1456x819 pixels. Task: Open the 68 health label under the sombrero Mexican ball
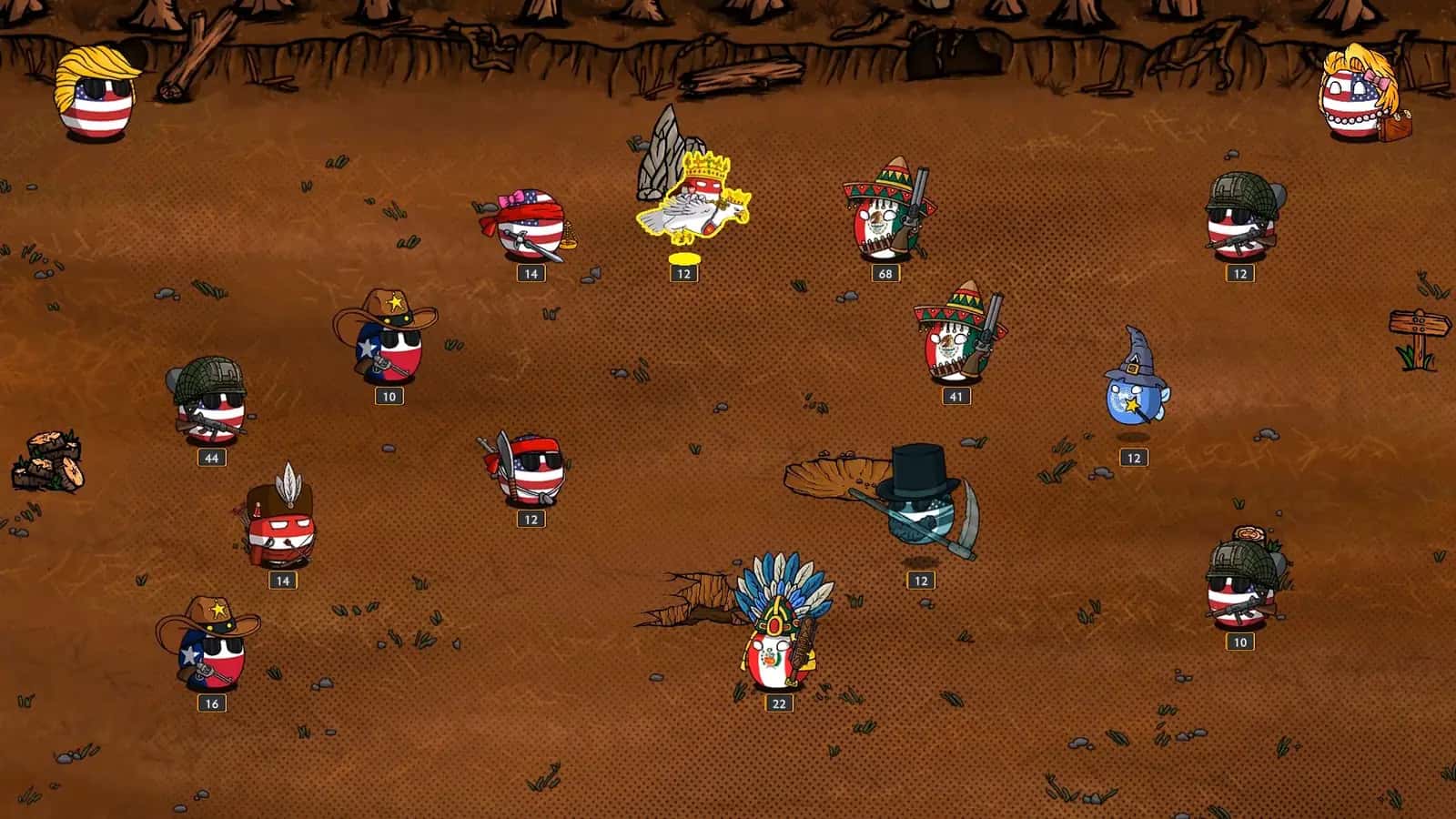tap(887, 271)
